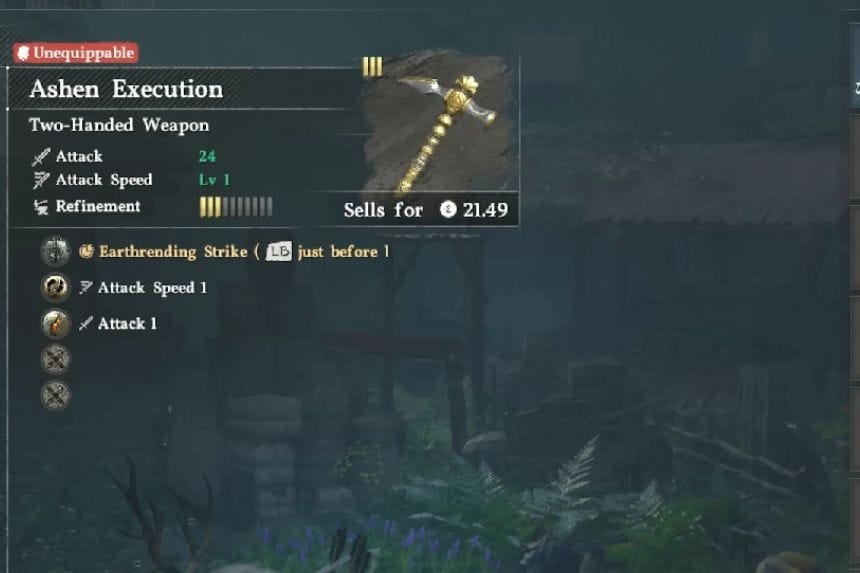This screenshot has height=573, width=860.
Task: Select the Attack Speed 1 perk icon
Action: 55,287
